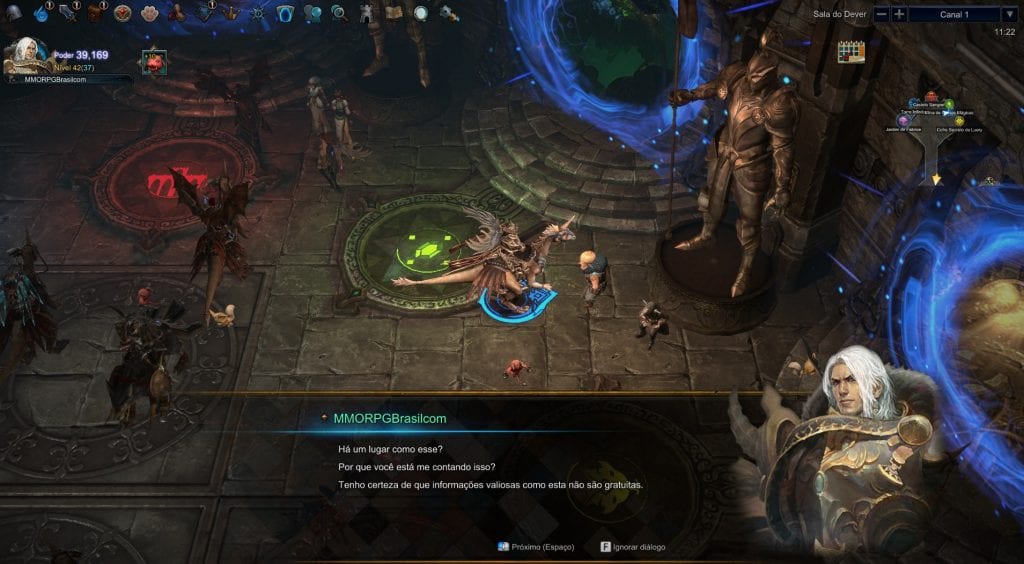The image size is (1024, 564).
Task: Zoom in minimap with plus button
Action: point(900,14)
